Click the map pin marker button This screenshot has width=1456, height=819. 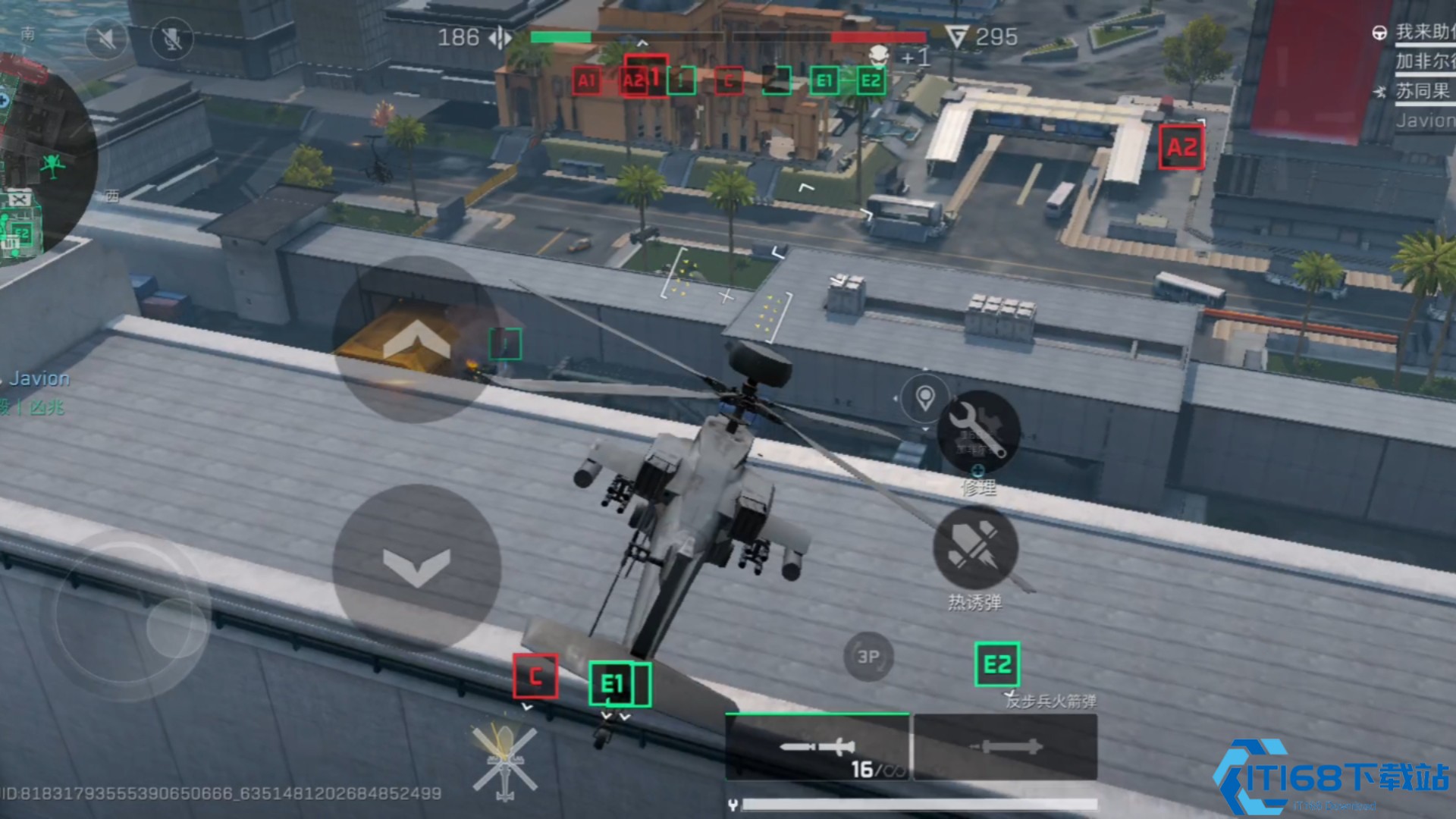pos(924,397)
